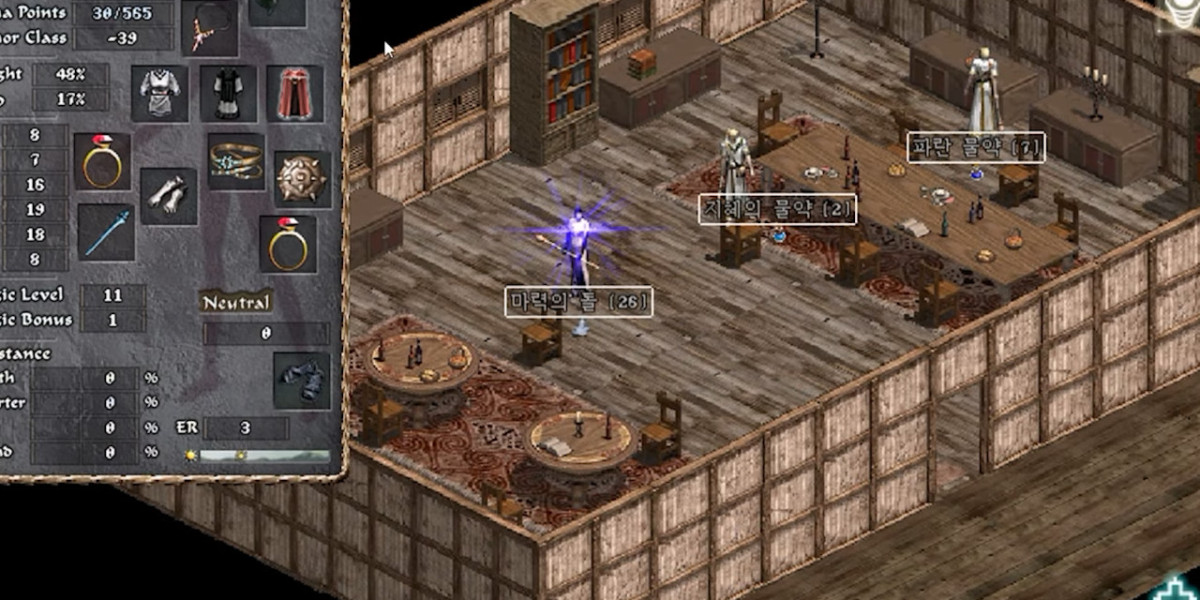This screenshot has width=1200, height=600.
Task: Select the equipped necklace slot
Action: pos(210,27)
